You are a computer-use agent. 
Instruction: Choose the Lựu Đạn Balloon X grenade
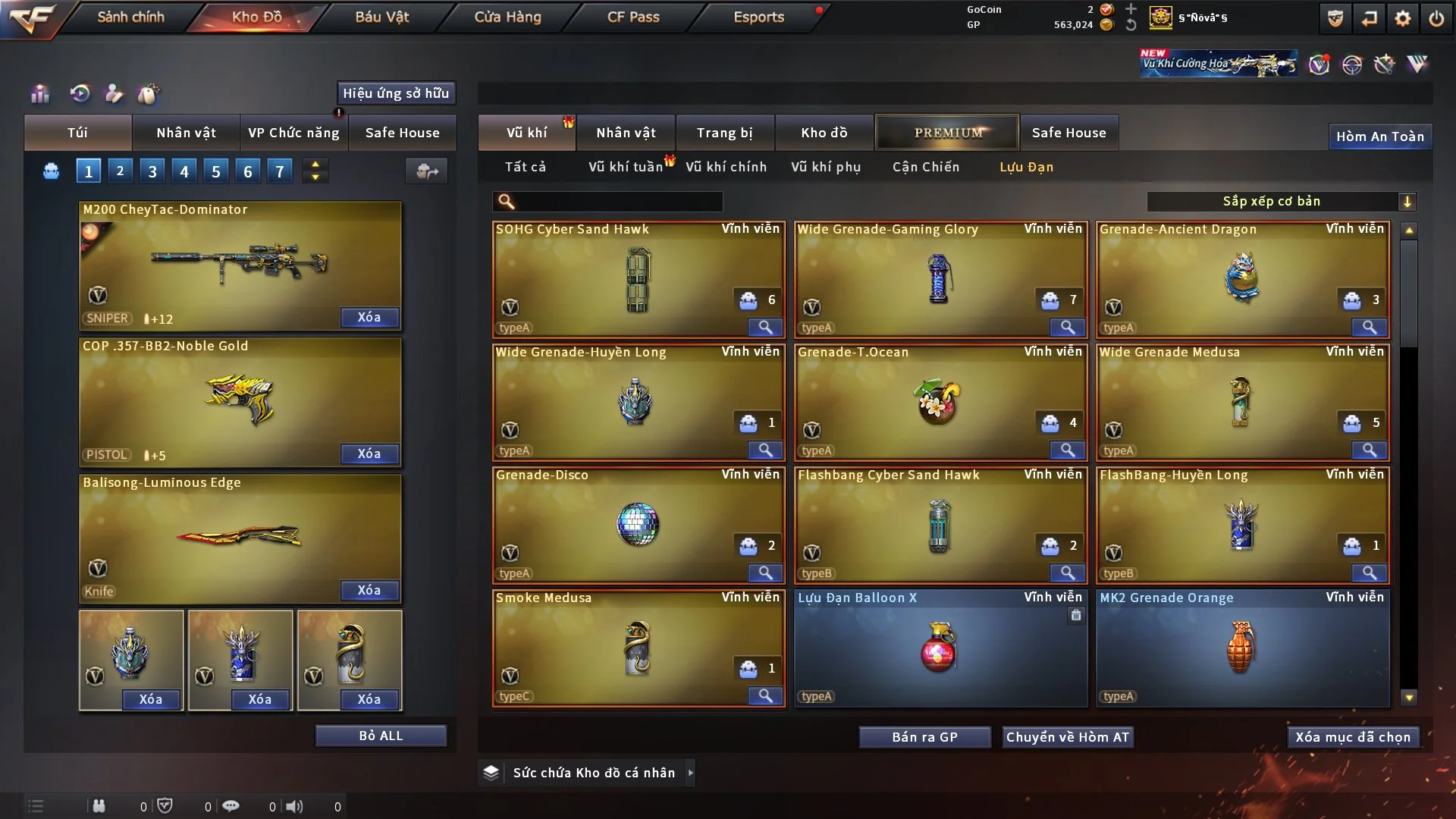940,648
